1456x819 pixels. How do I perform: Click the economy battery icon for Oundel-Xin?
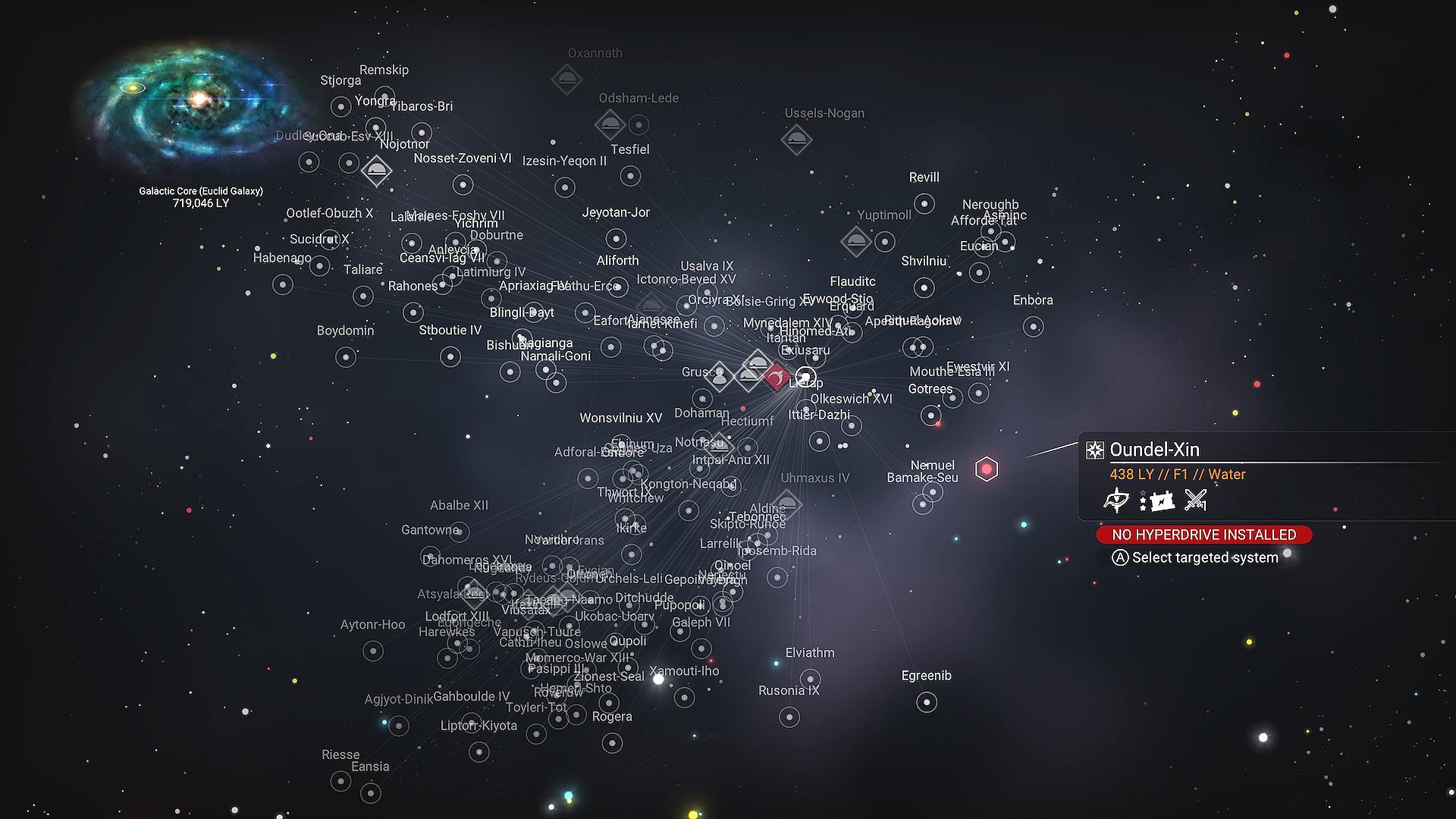(x=1162, y=500)
